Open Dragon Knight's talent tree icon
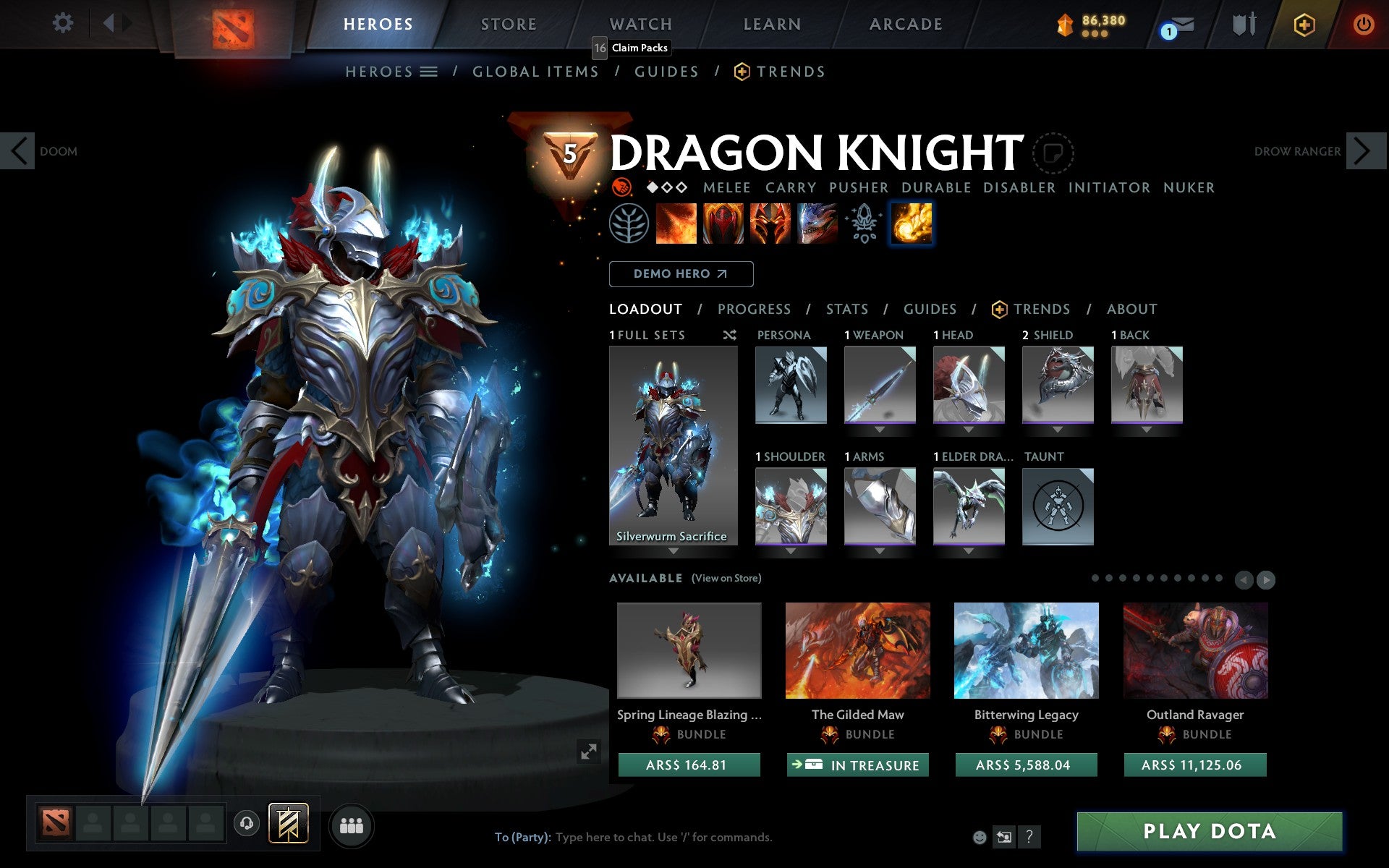Viewport: 1389px width, 868px height. [632, 223]
